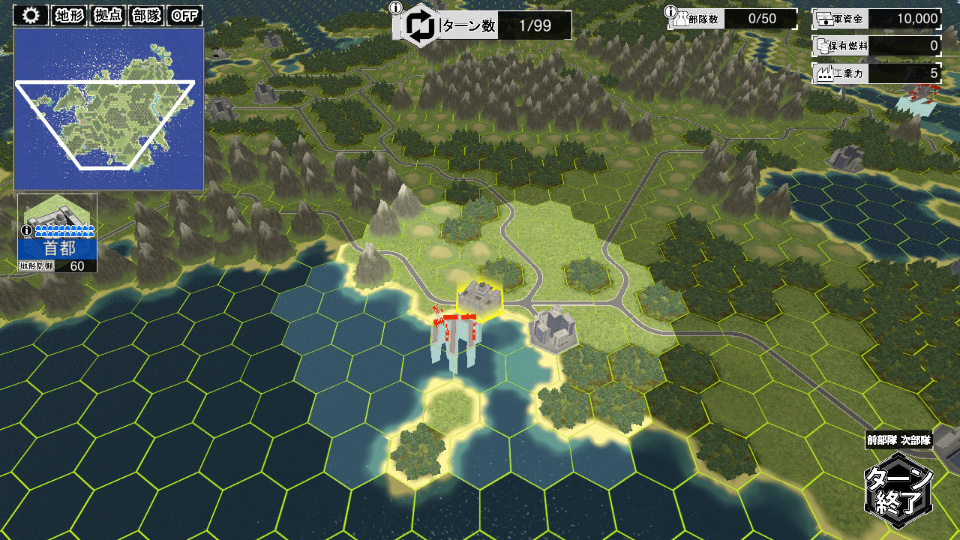960x540 pixels.
Task: Toggle the 部隊 unit overlay
Action: [146, 15]
